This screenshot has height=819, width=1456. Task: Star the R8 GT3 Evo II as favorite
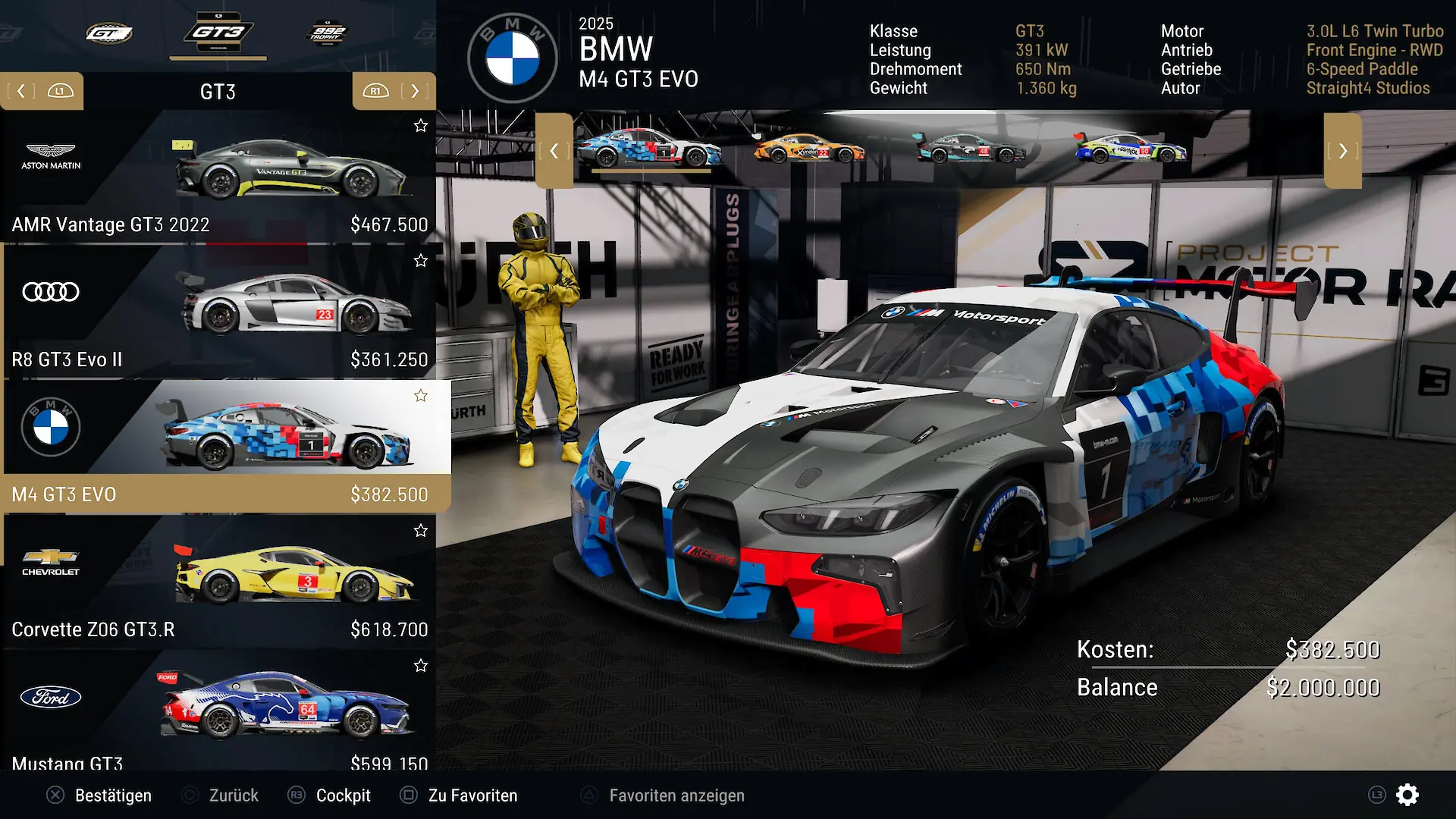coord(421,261)
